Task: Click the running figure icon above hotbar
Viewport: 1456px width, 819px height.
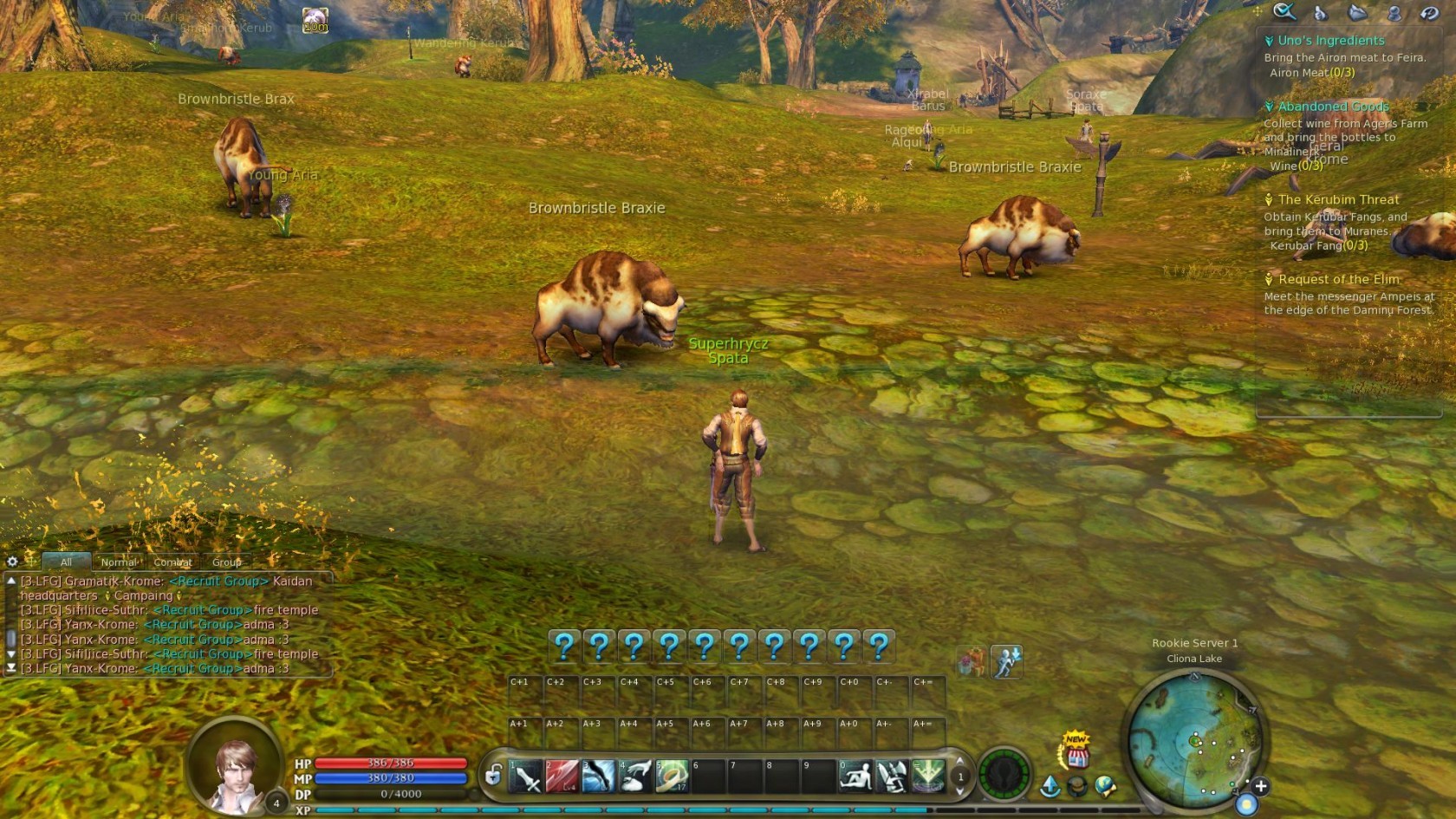Action: [1006, 663]
